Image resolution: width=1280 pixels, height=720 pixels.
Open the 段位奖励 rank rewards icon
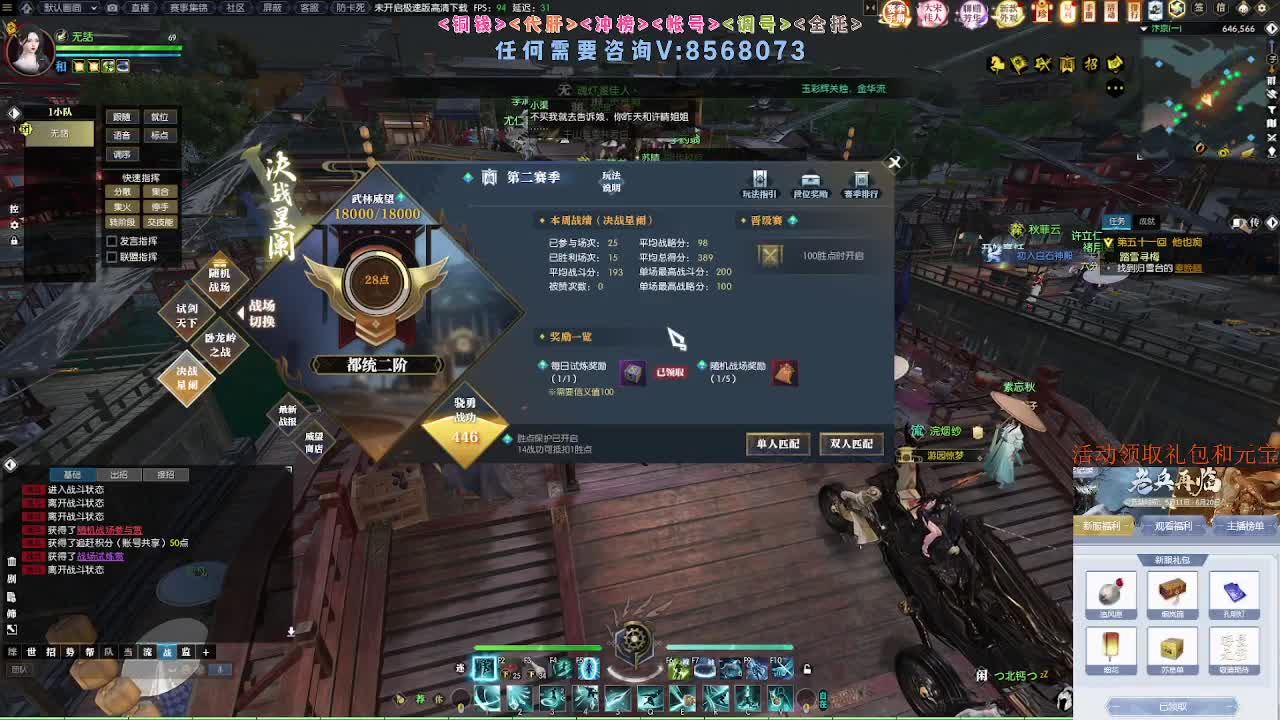click(810, 180)
